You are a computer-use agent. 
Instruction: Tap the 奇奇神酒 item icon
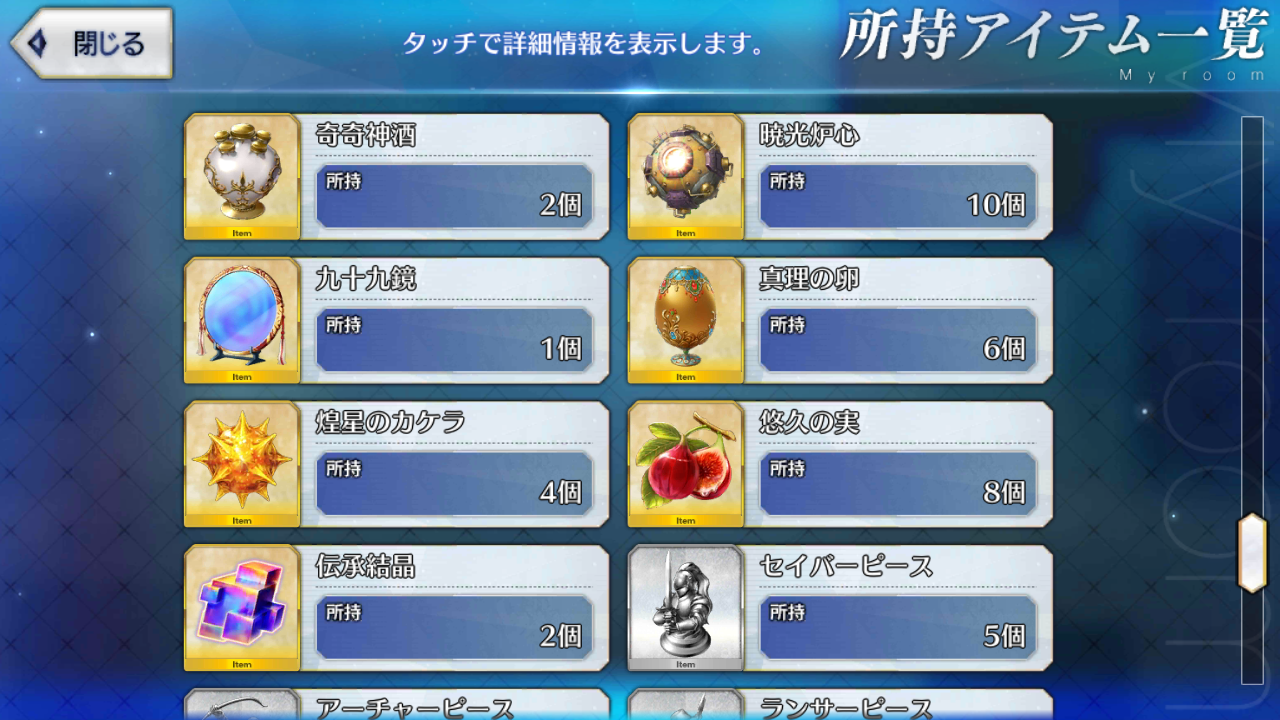[240, 176]
